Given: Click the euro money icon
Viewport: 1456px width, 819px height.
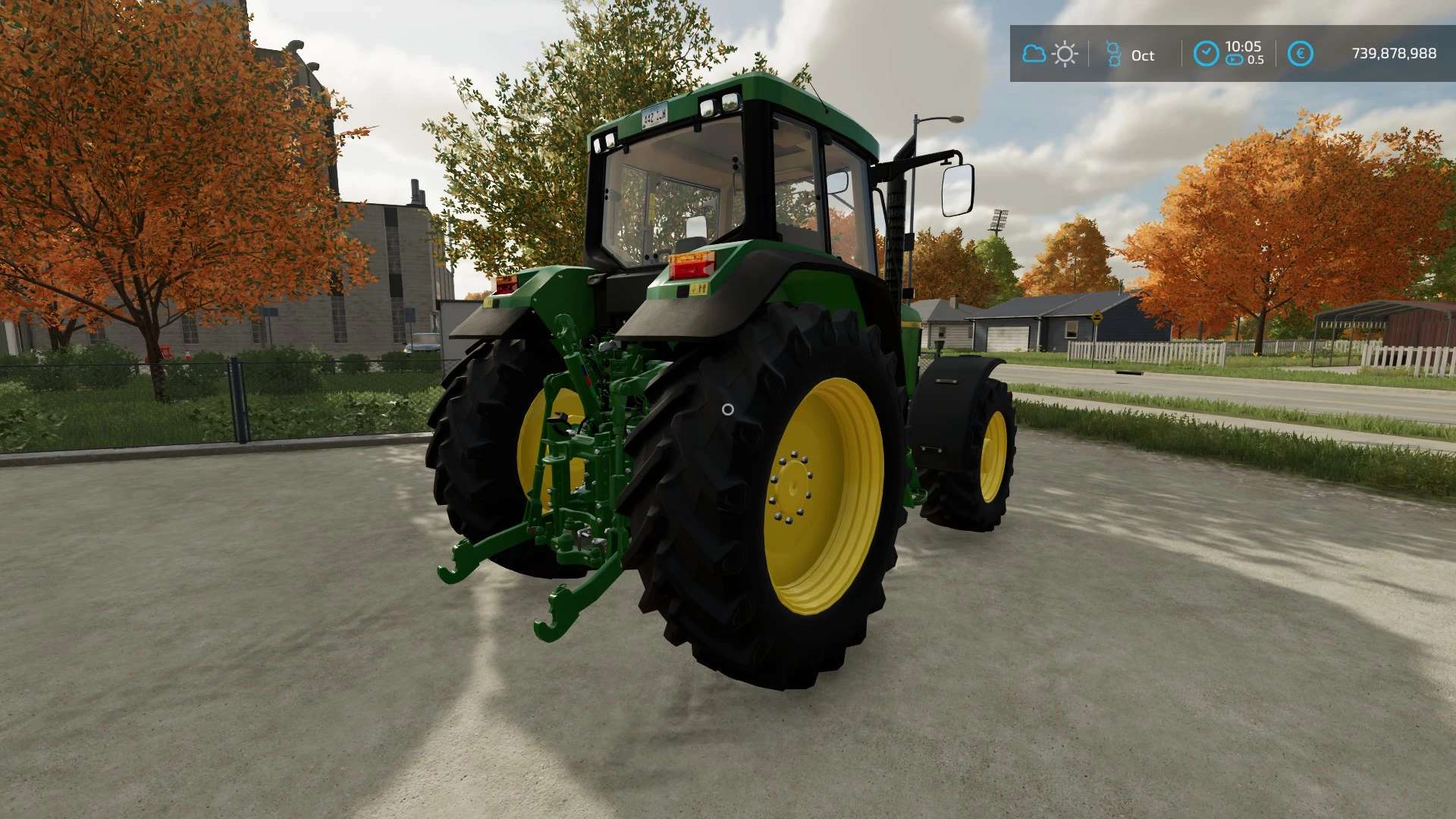Looking at the screenshot, I should pyautogui.click(x=1300, y=54).
